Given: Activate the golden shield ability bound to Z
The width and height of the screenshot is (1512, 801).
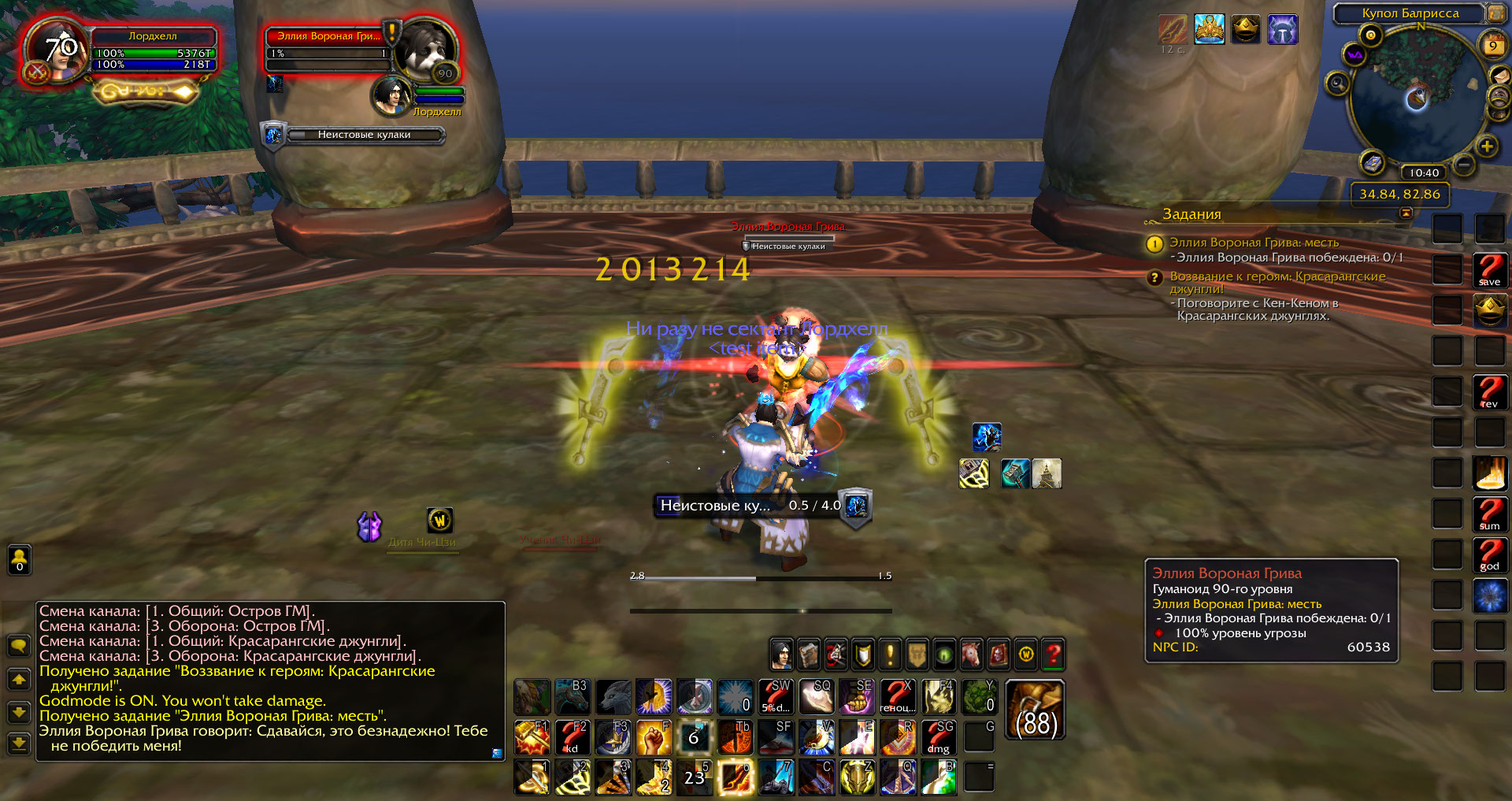Looking at the screenshot, I should 857,777.
